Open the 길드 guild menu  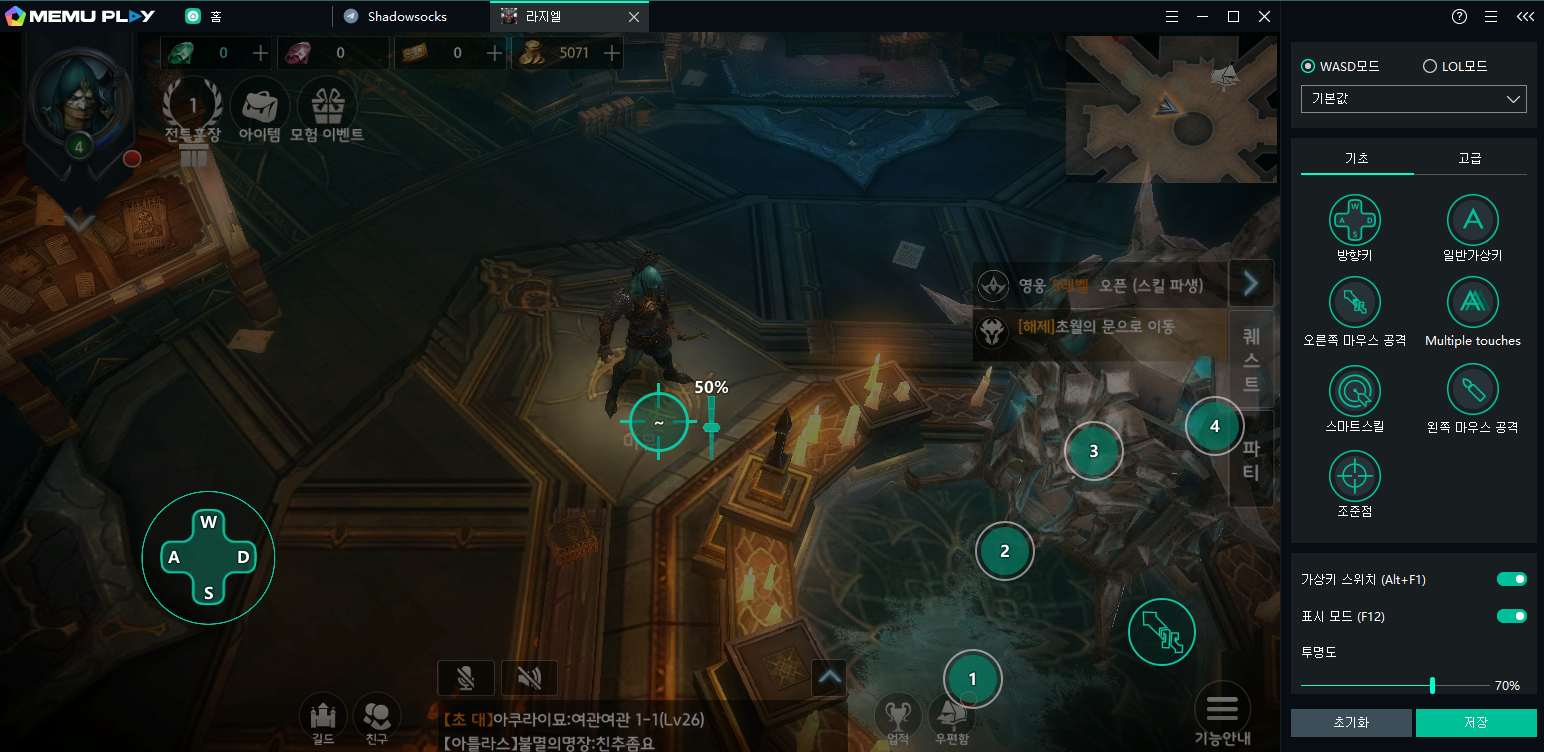[x=322, y=716]
